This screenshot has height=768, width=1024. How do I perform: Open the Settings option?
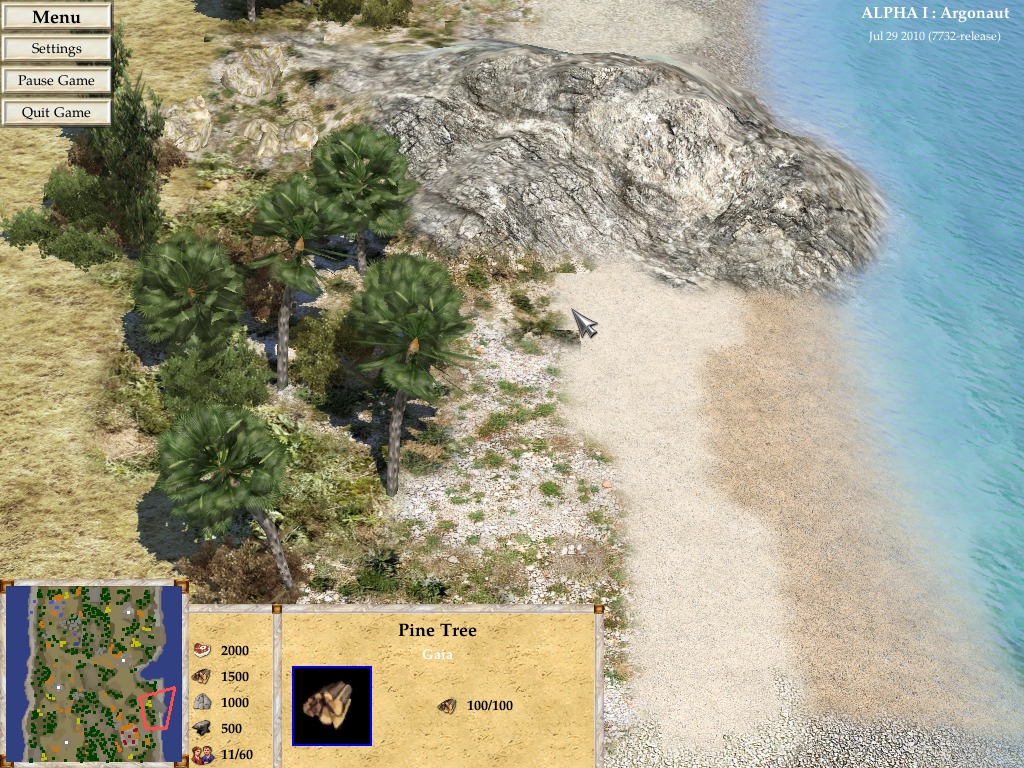click(56, 49)
